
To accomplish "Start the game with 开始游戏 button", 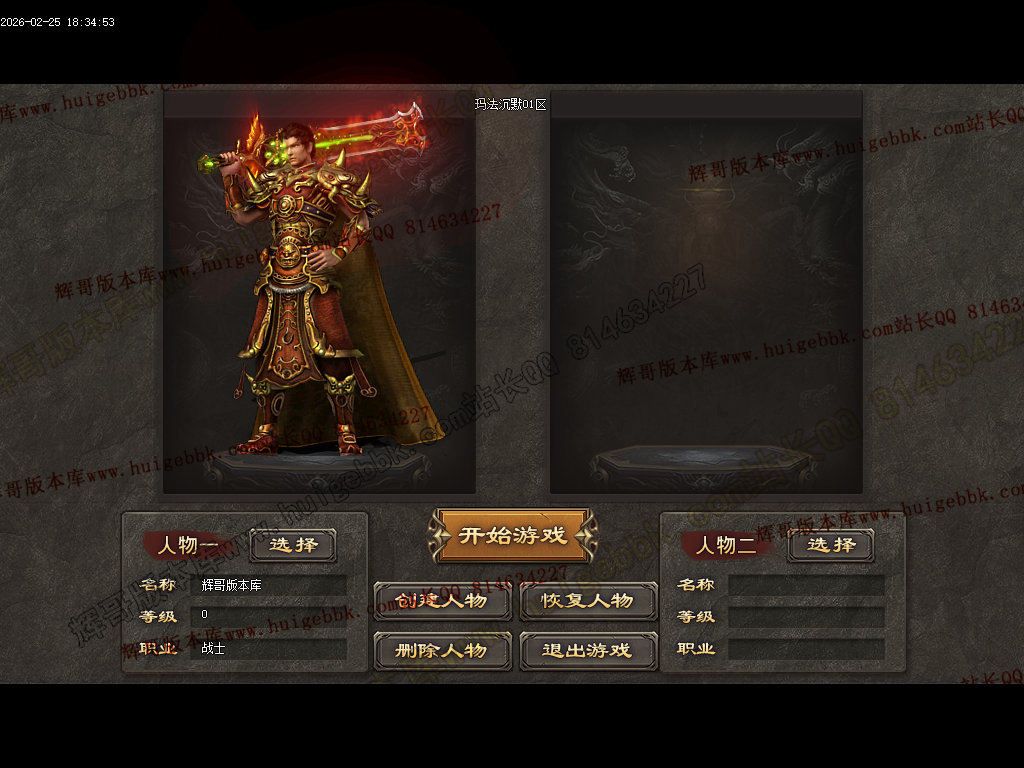I will (513, 535).
